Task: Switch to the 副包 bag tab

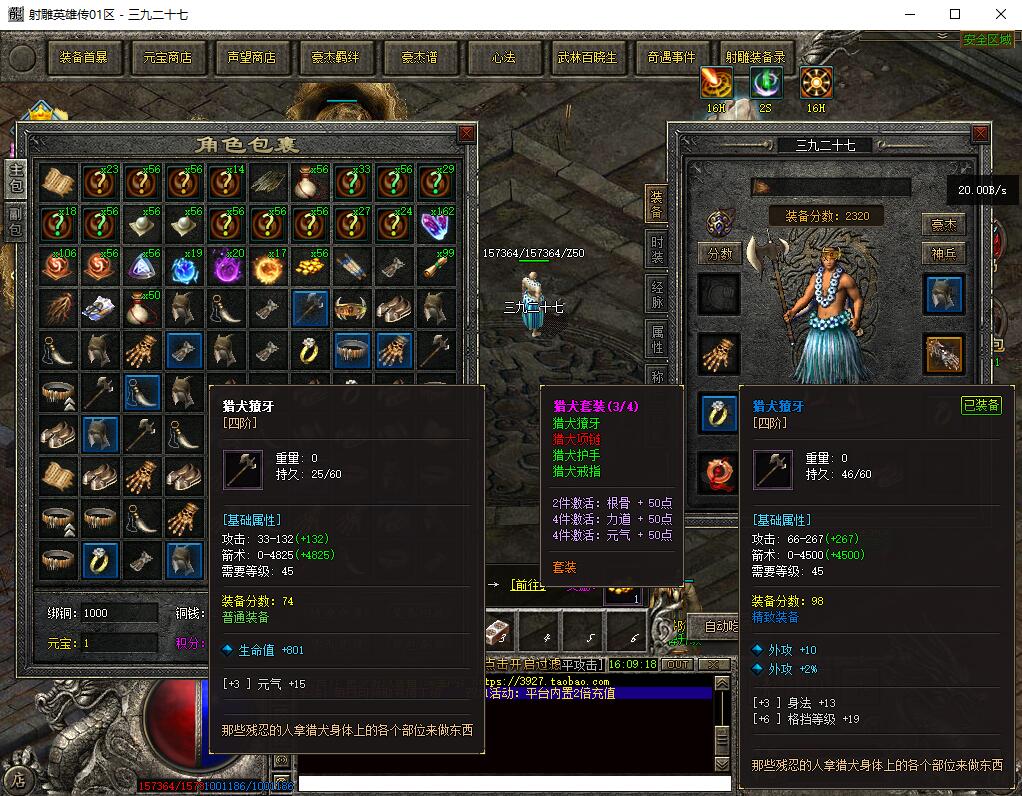Action: pyautogui.click(x=16, y=223)
